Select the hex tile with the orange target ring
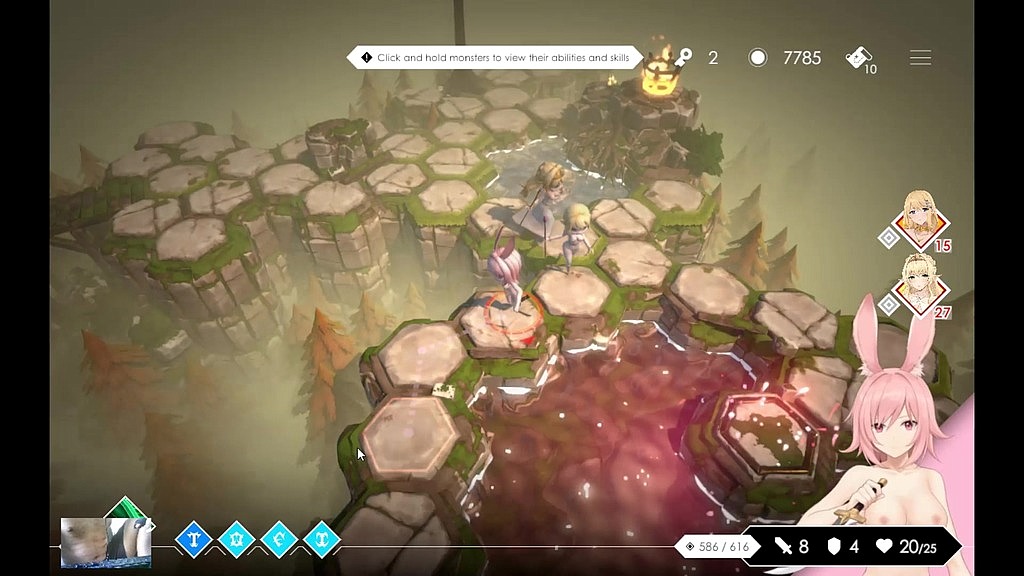This screenshot has height=576, width=1024. pos(514,317)
